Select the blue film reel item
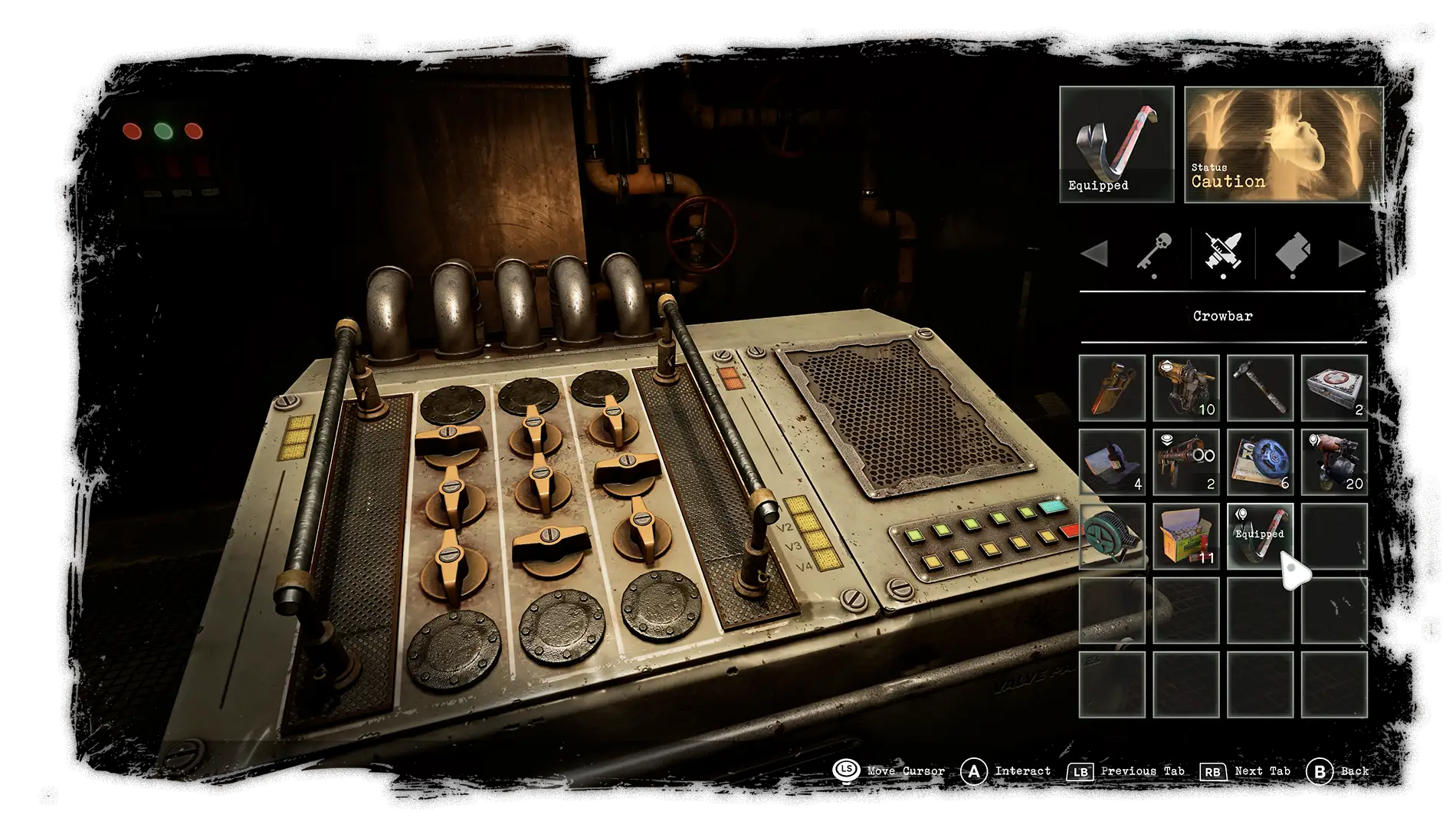 [x=1260, y=462]
